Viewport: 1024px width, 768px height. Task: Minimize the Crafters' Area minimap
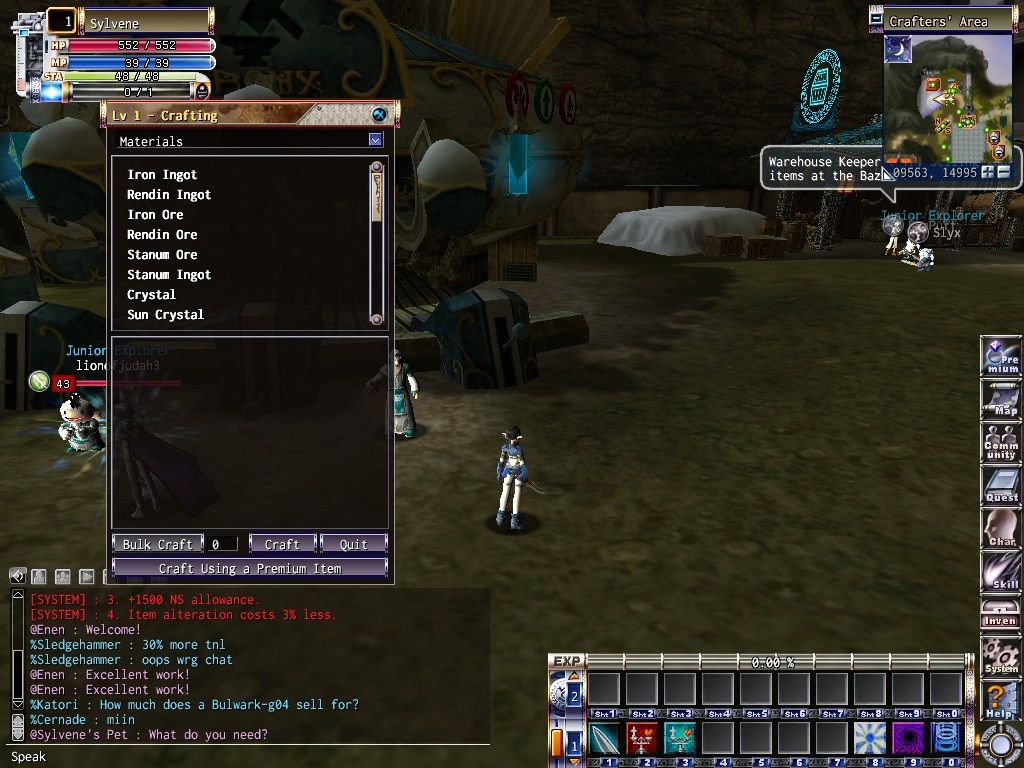[x=876, y=20]
